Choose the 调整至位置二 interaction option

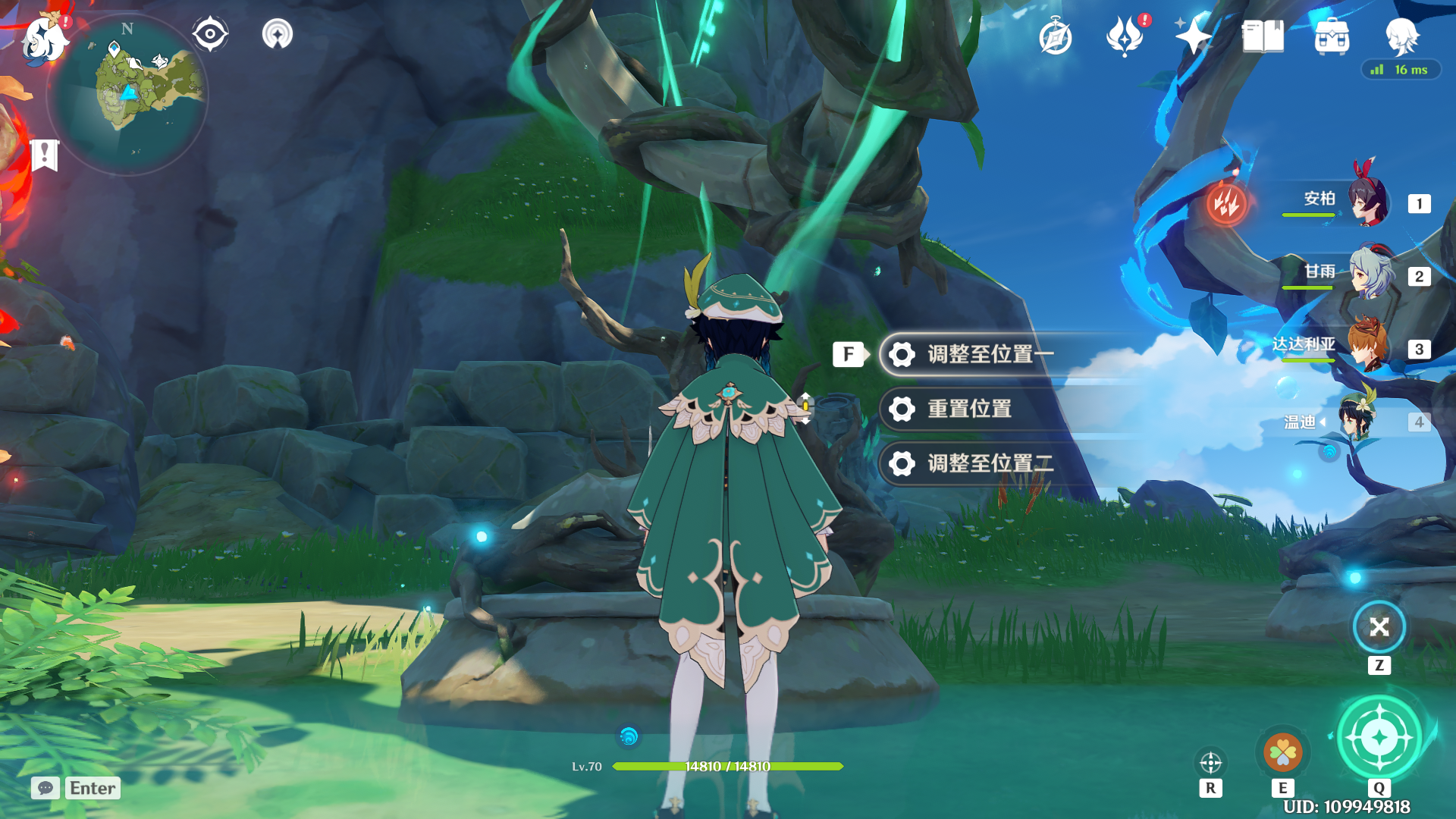click(990, 463)
